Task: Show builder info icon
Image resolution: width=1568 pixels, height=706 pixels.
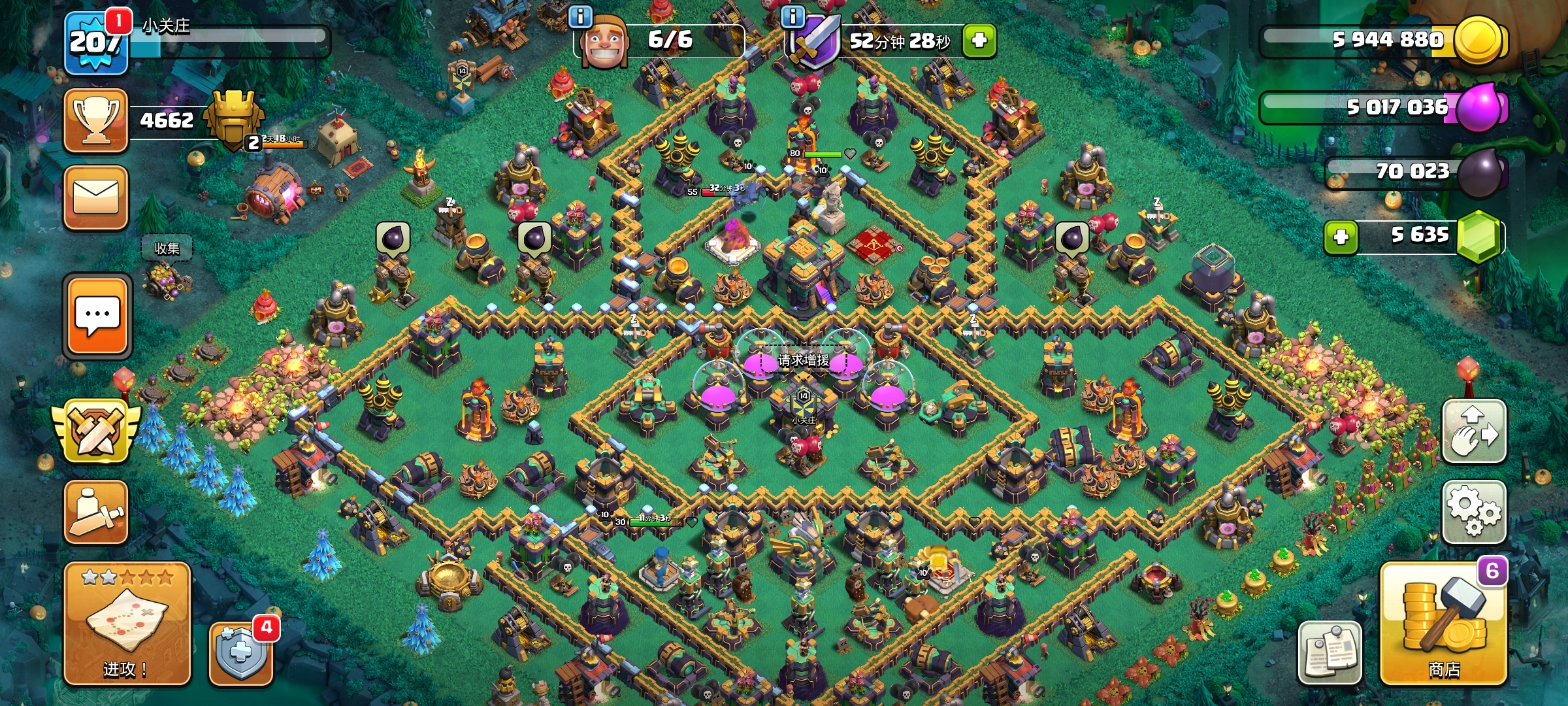Action: (580, 16)
